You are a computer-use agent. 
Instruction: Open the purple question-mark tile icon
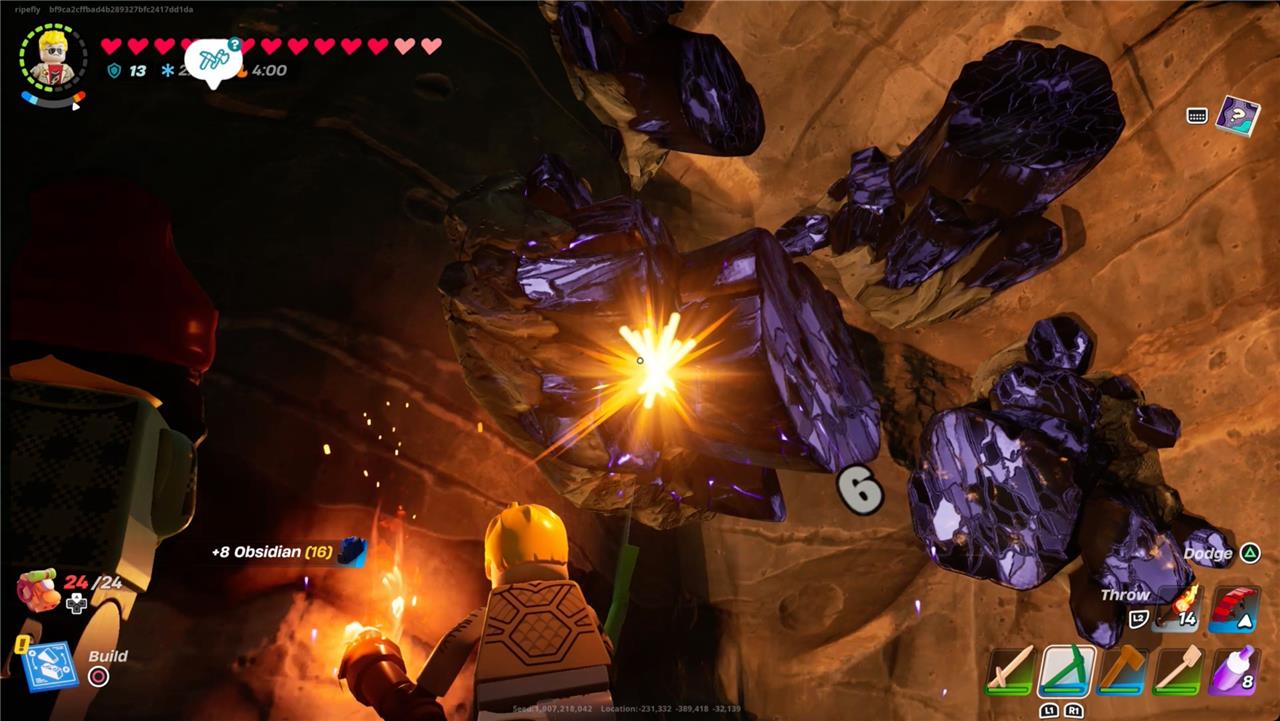[1237, 115]
